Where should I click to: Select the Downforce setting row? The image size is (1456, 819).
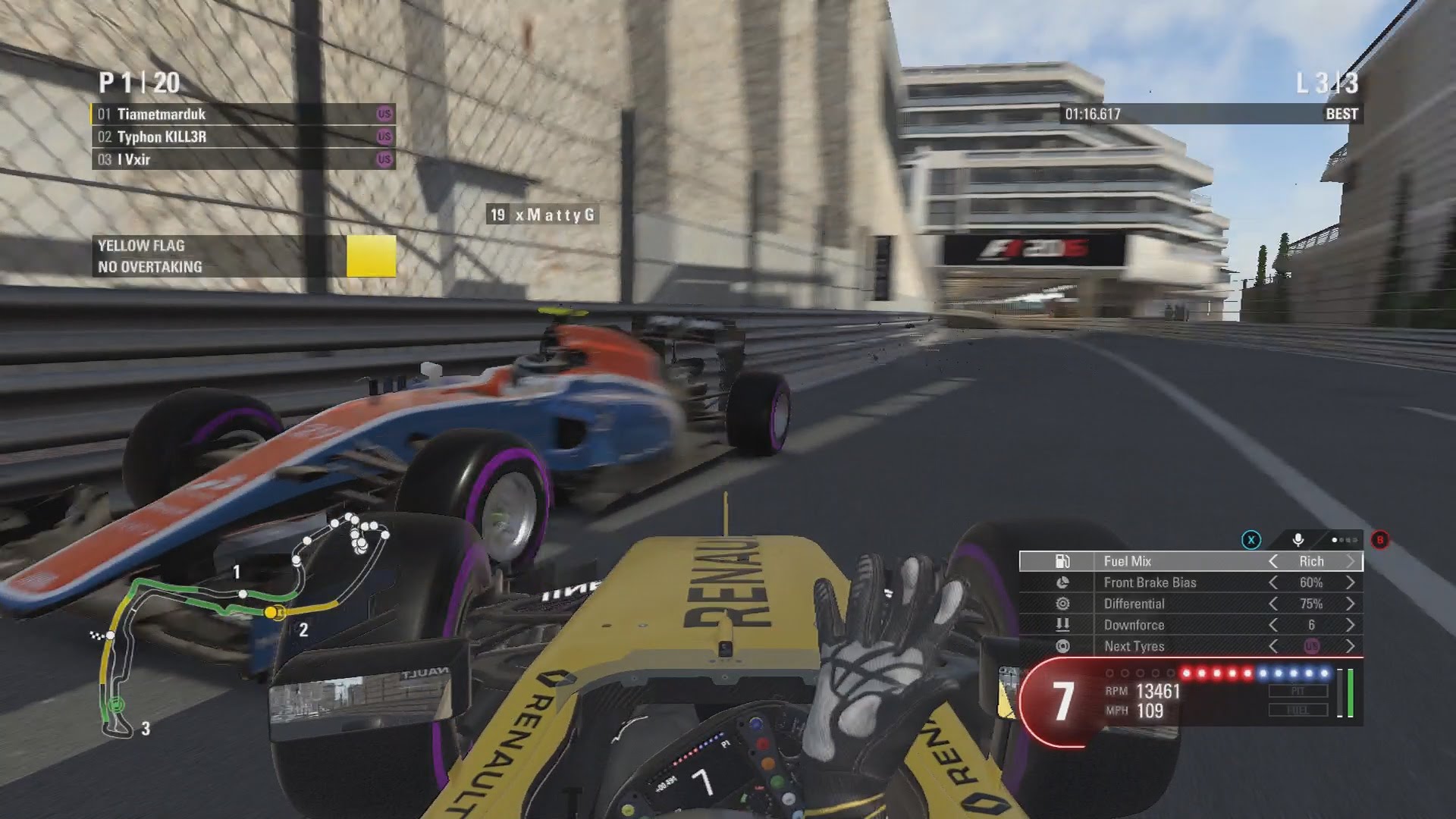(x=1191, y=625)
